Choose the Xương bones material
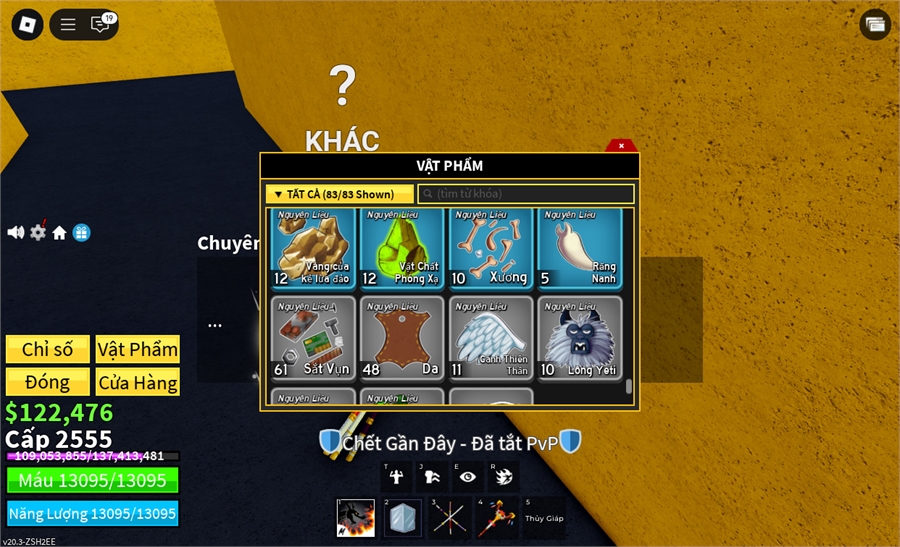The image size is (900, 547). pyautogui.click(x=490, y=247)
